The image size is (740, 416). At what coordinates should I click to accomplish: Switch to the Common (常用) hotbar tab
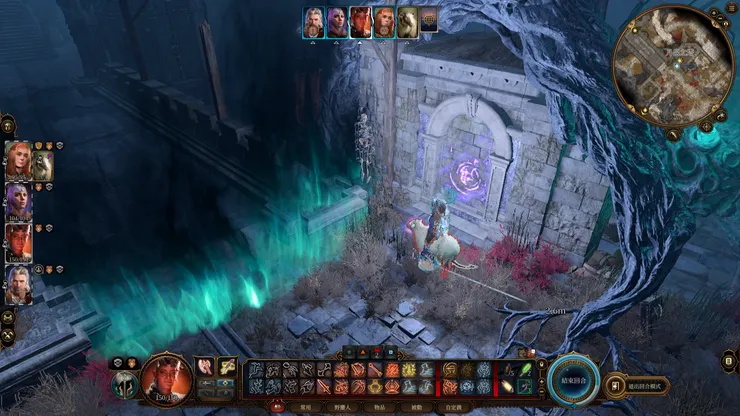pos(306,408)
